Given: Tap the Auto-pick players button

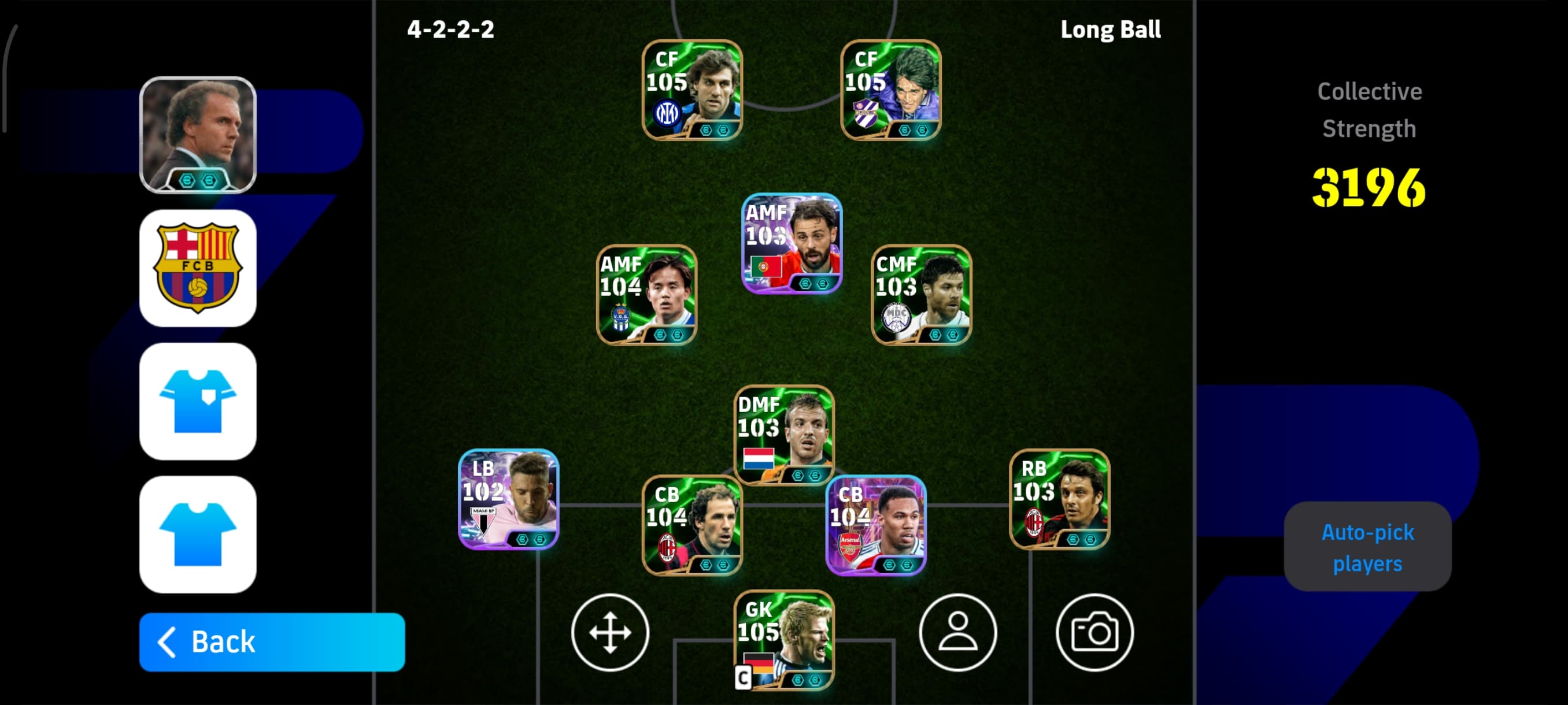Looking at the screenshot, I should coord(1367,547).
